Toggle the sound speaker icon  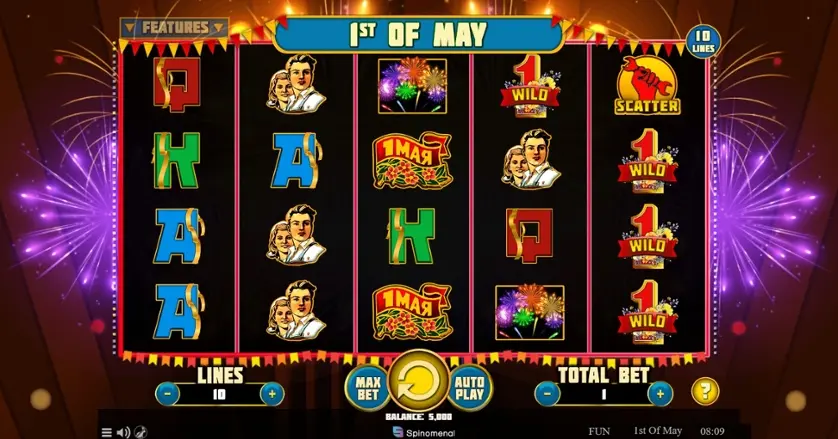(124, 432)
